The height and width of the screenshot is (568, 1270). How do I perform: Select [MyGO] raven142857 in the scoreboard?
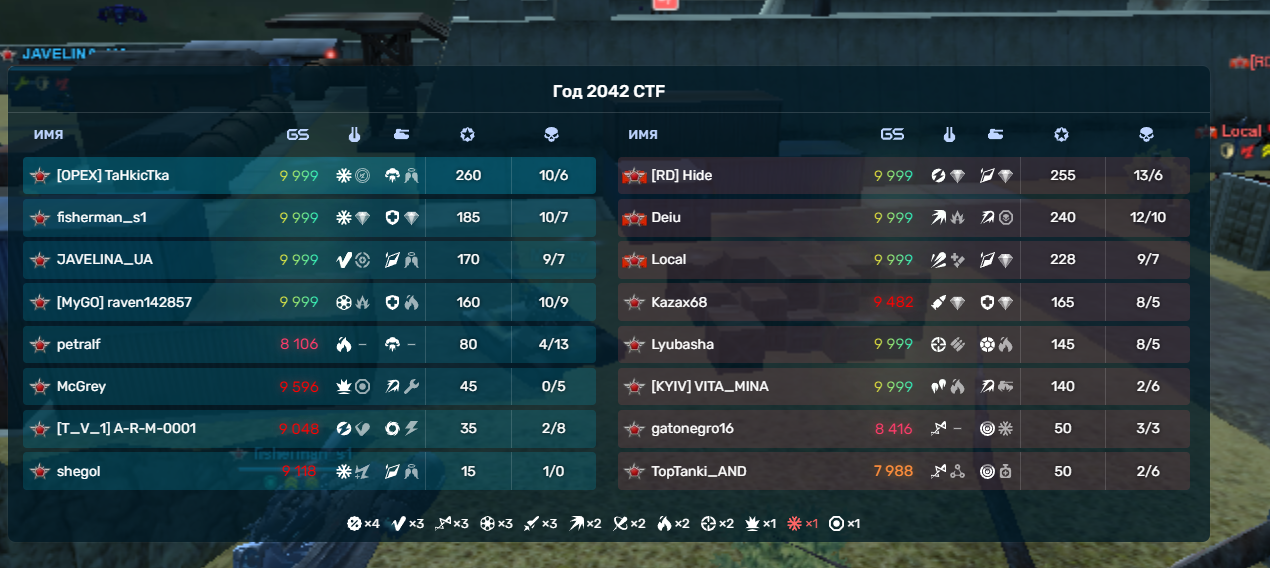click(124, 302)
